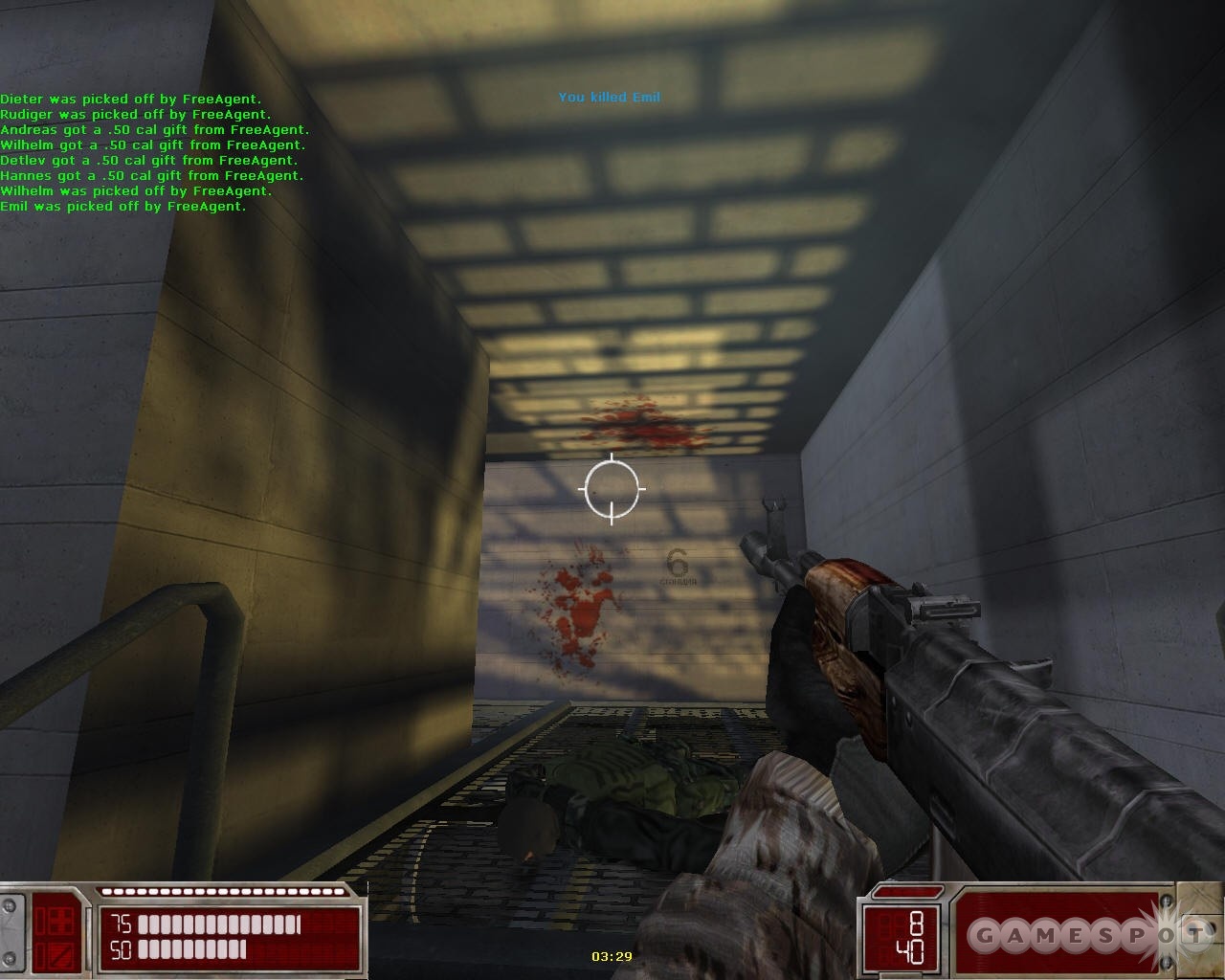
Task: Click the reserve ammo count of 40
Action: pyautogui.click(x=907, y=949)
